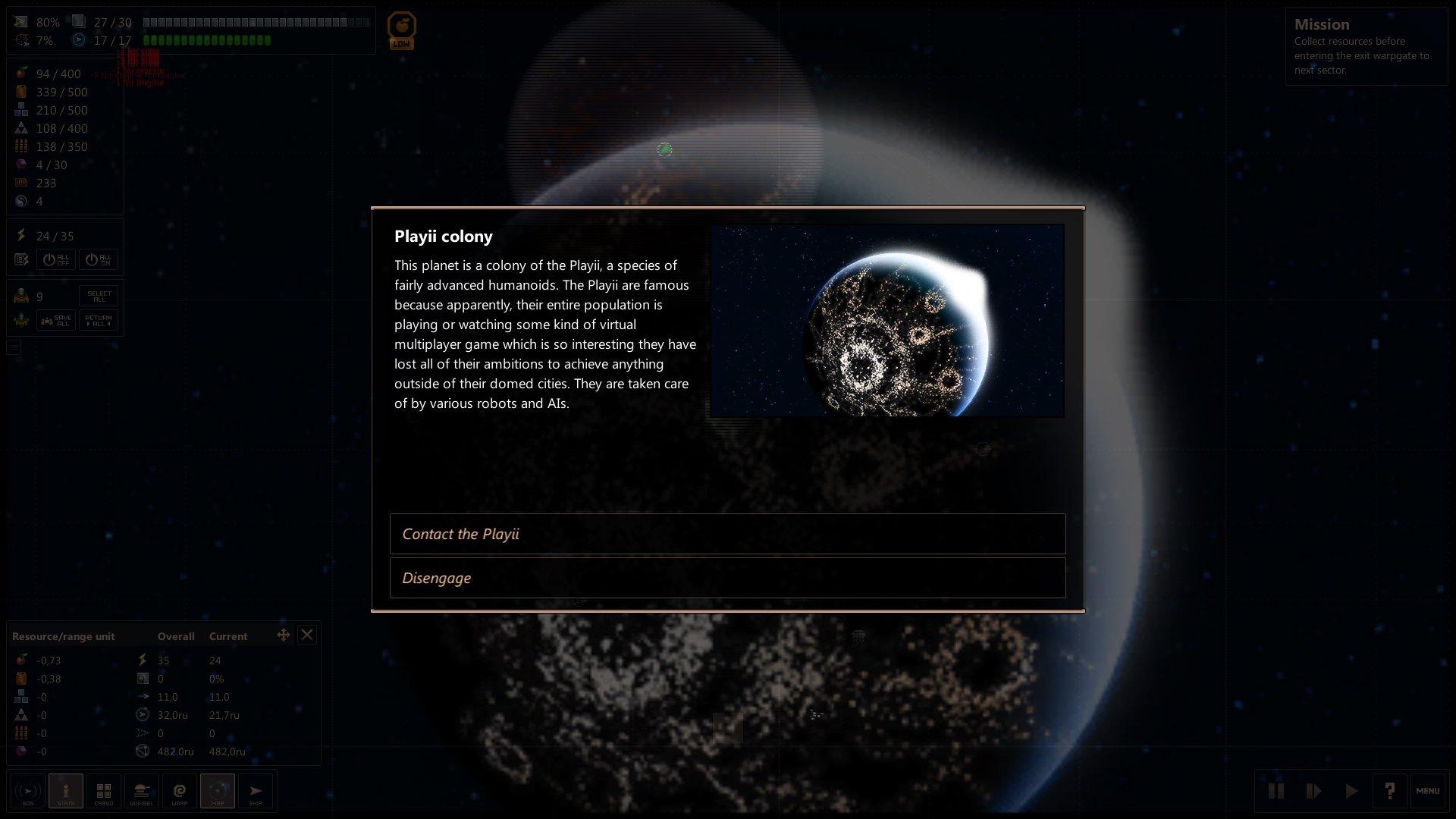The image size is (1456, 819).
Task: Select the QUIKSEL tool
Action: (142, 791)
